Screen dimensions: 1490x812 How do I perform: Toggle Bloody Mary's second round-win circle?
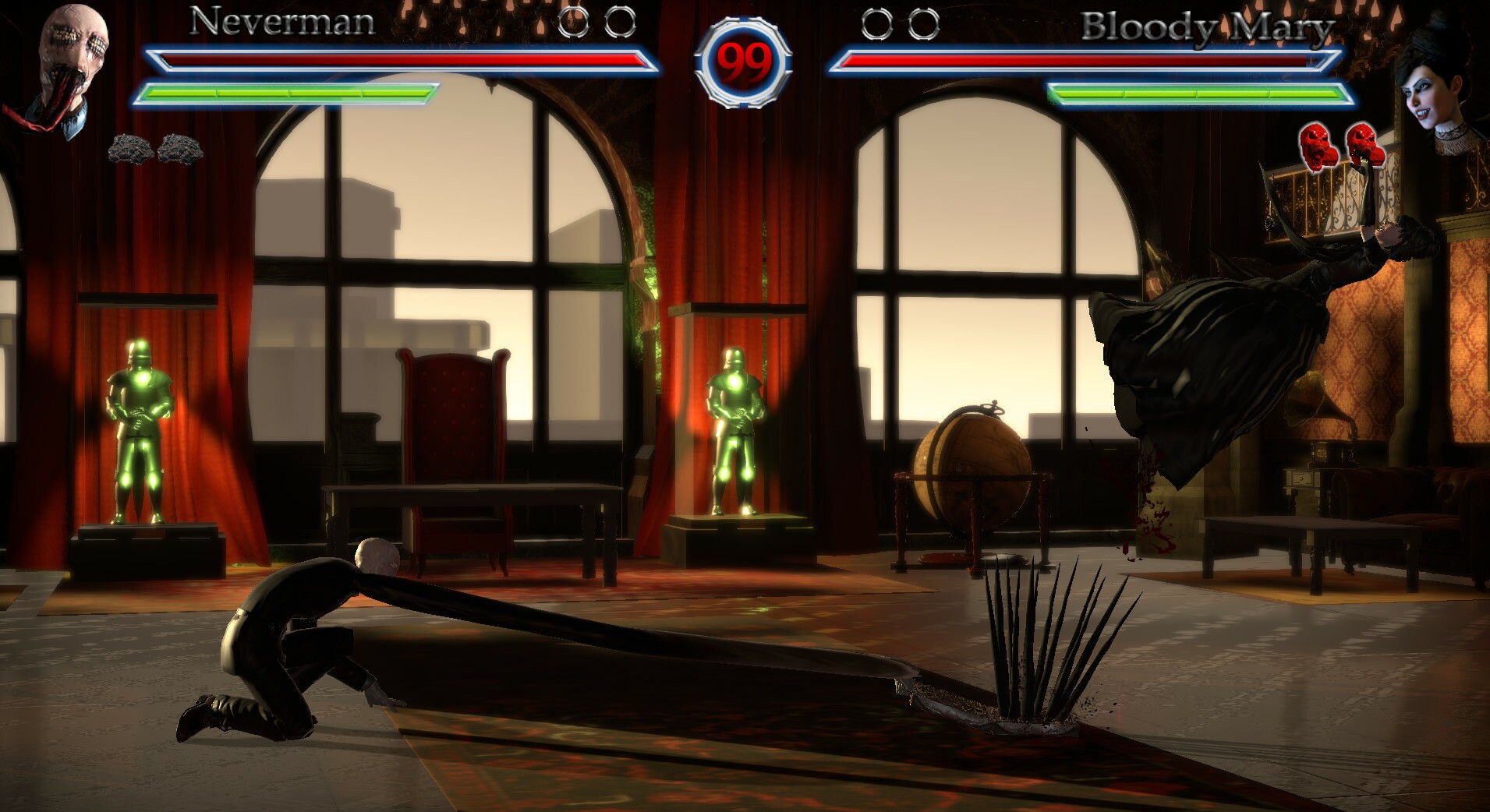[923, 23]
